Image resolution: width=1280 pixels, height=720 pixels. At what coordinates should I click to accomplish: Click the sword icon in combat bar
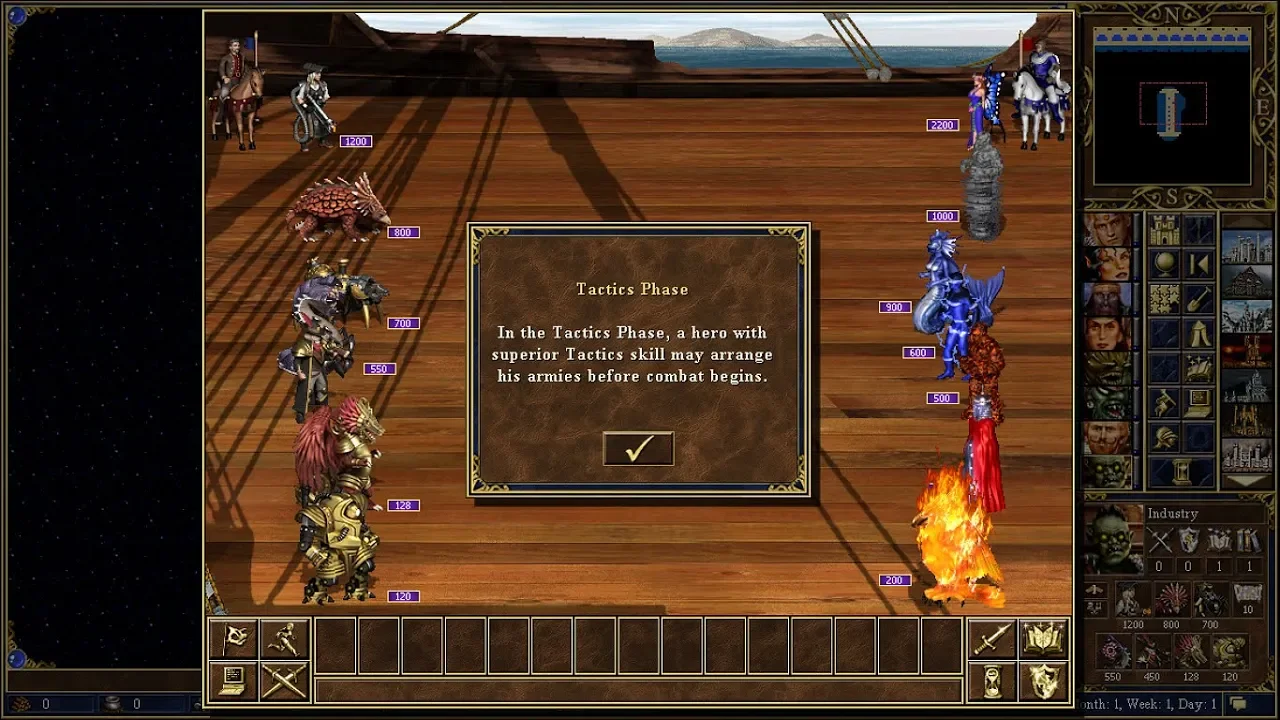pyautogui.click(x=992, y=639)
